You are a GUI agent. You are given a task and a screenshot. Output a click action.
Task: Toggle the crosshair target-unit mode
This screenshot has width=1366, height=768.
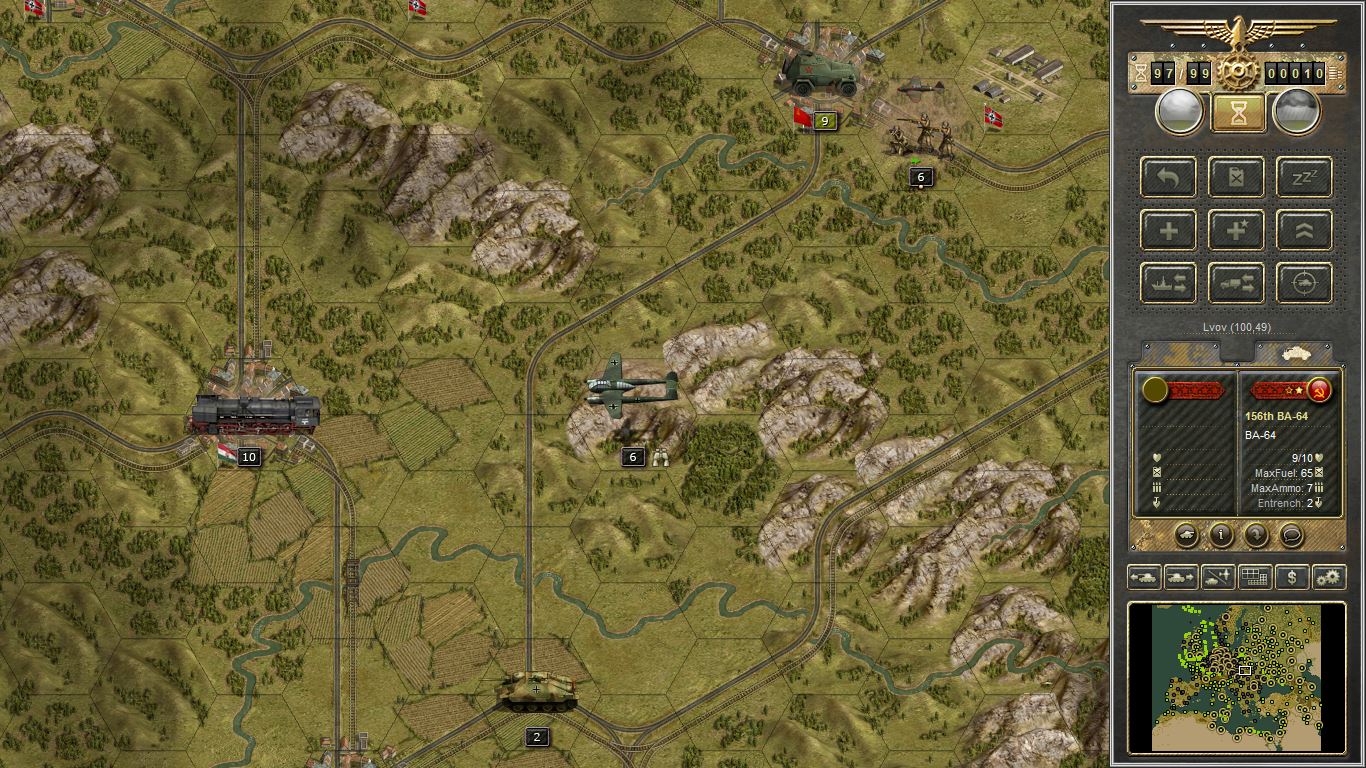pos(1303,283)
